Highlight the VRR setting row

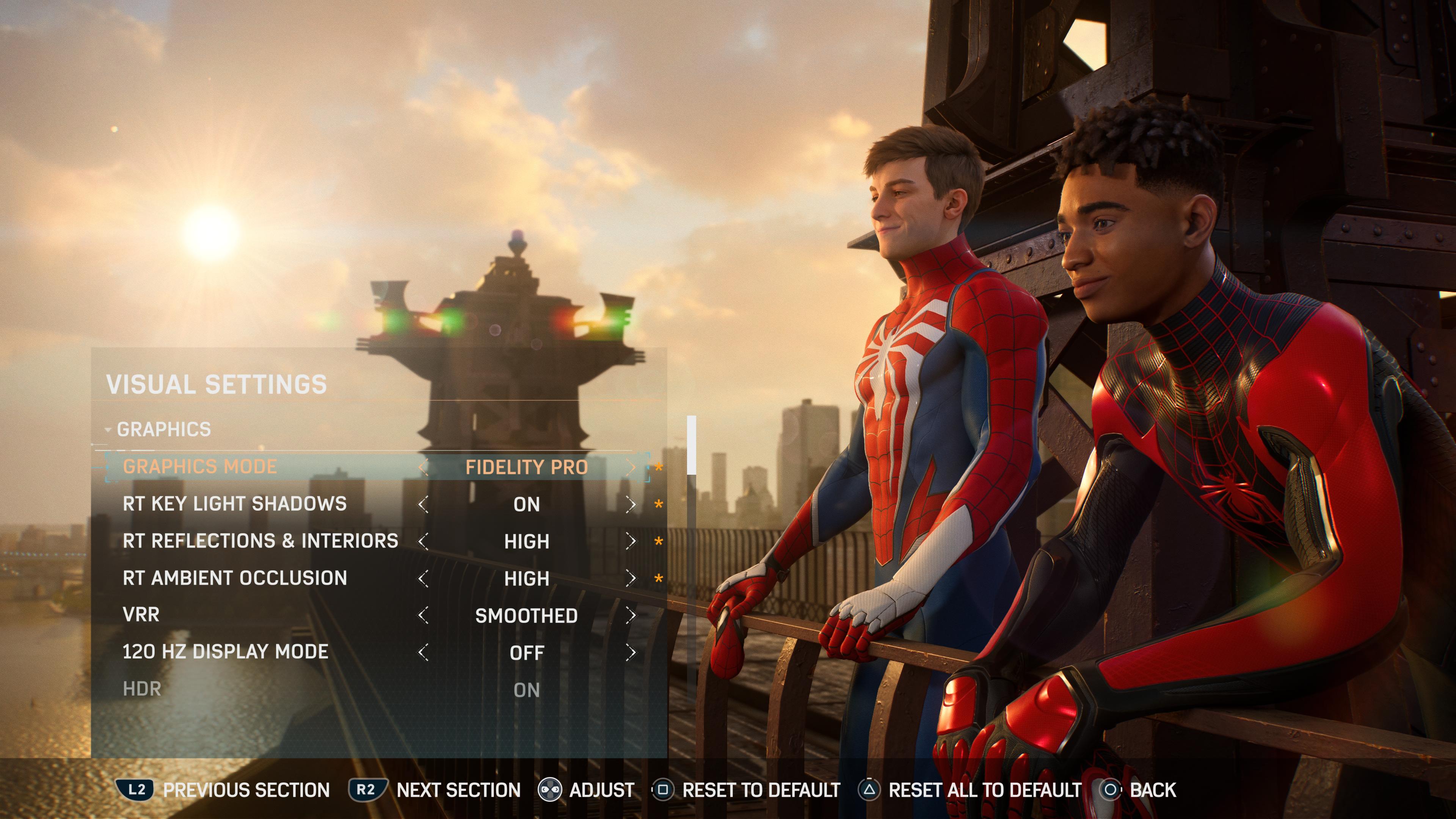click(x=141, y=615)
